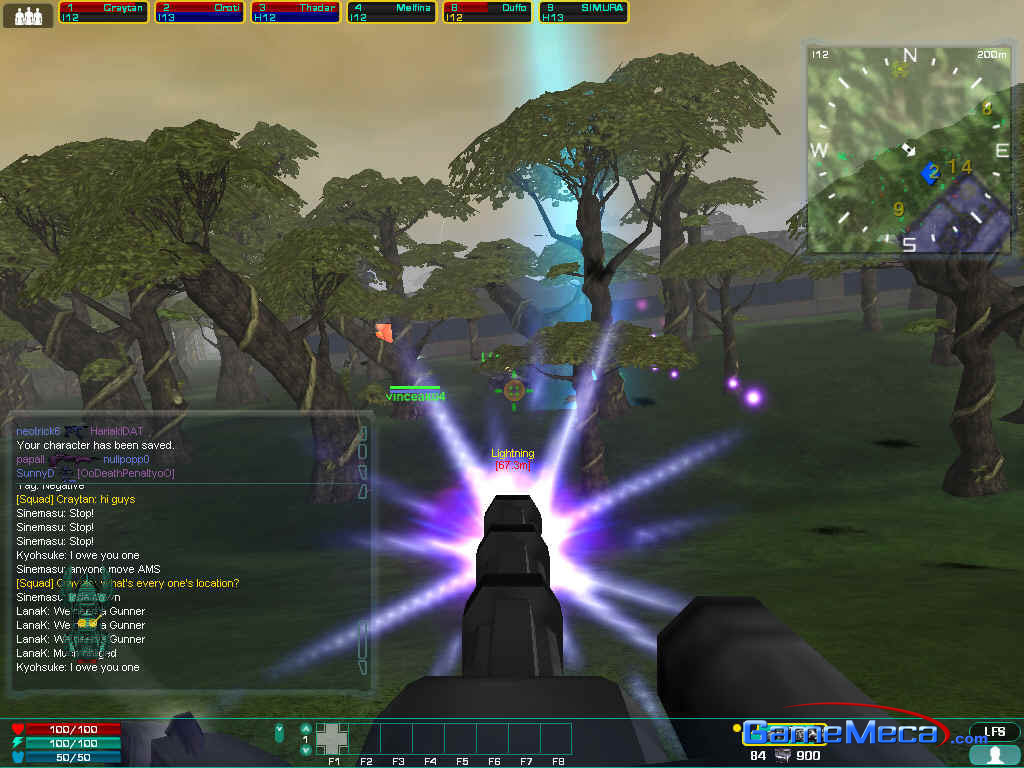Image resolution: width=1024 pixels, height=768 pixels.
Task: Toggle the LFS button
Action: tap(994, 732)
